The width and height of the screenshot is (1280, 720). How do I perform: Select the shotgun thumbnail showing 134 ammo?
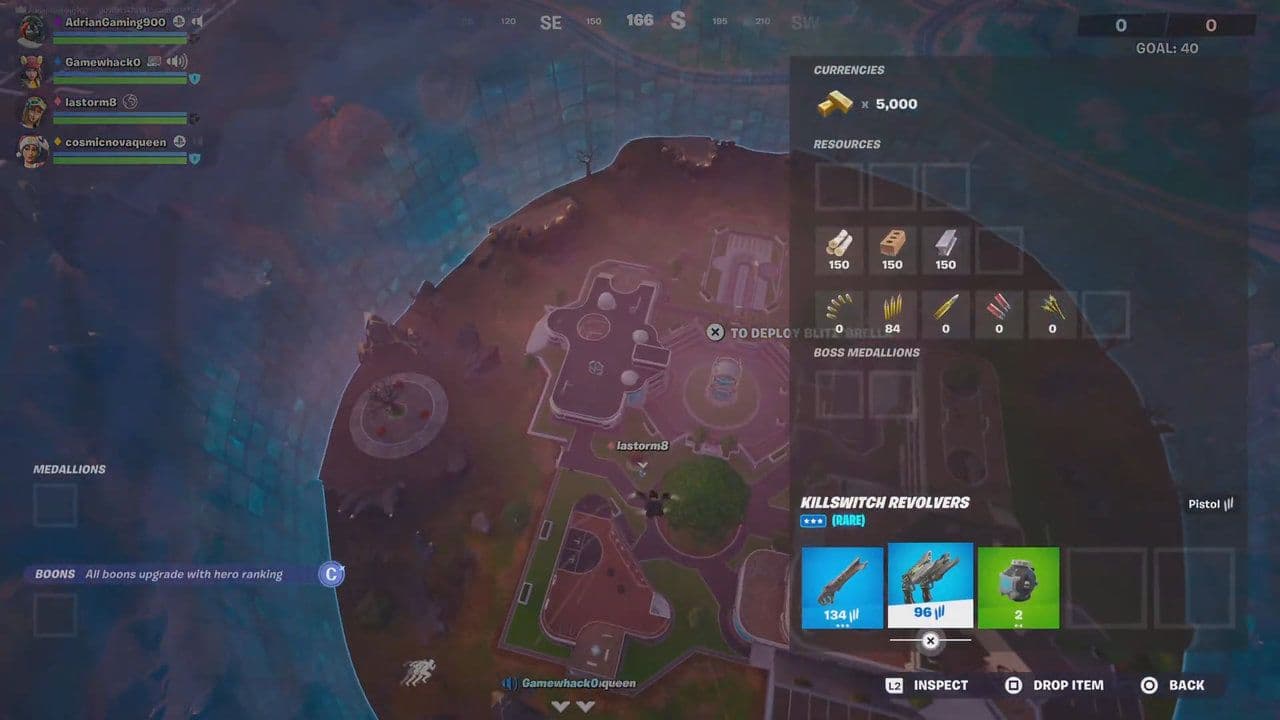[x=842, y=587]
